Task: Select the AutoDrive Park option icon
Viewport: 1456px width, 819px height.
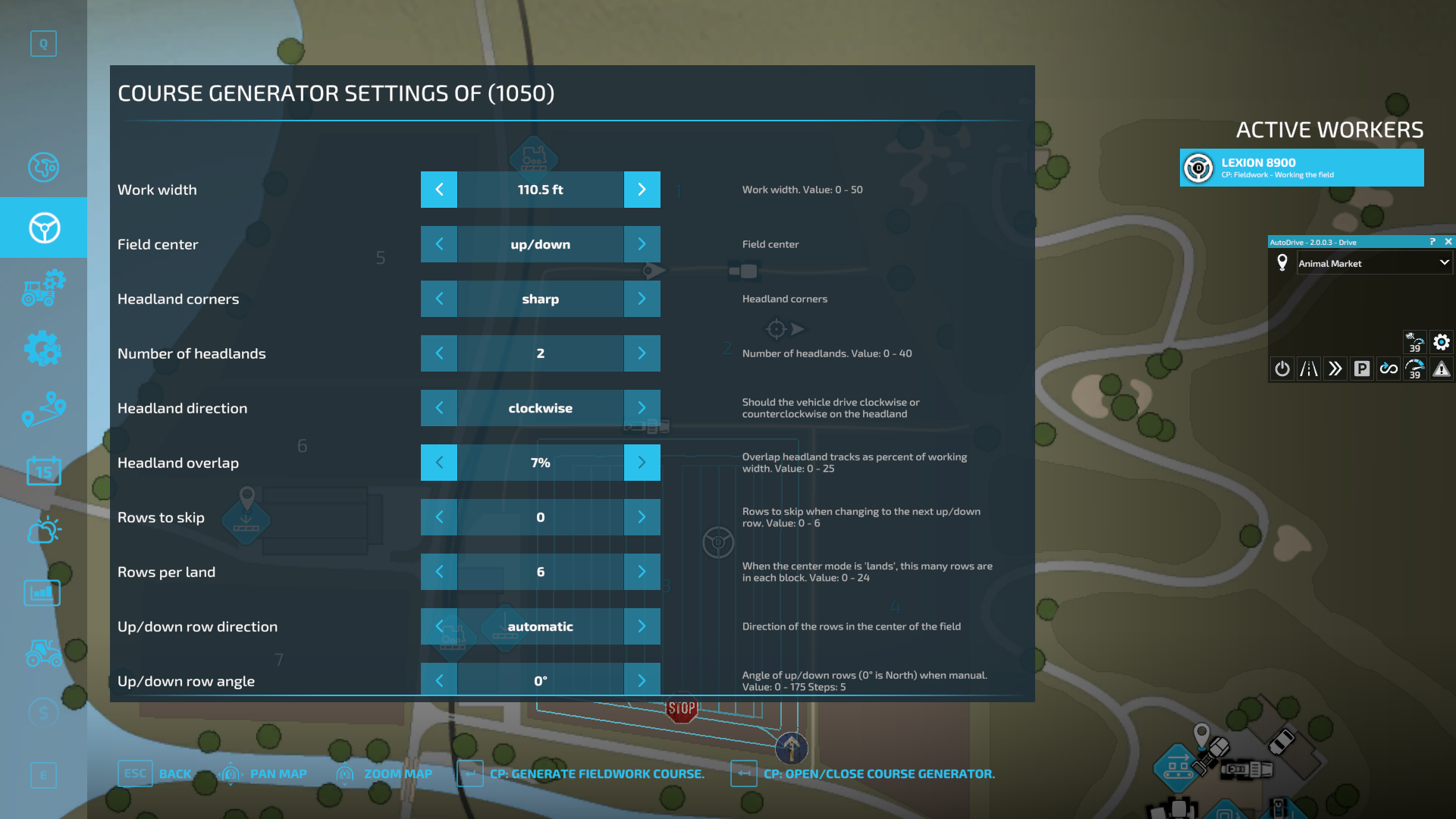Action: click(1362, 369)
